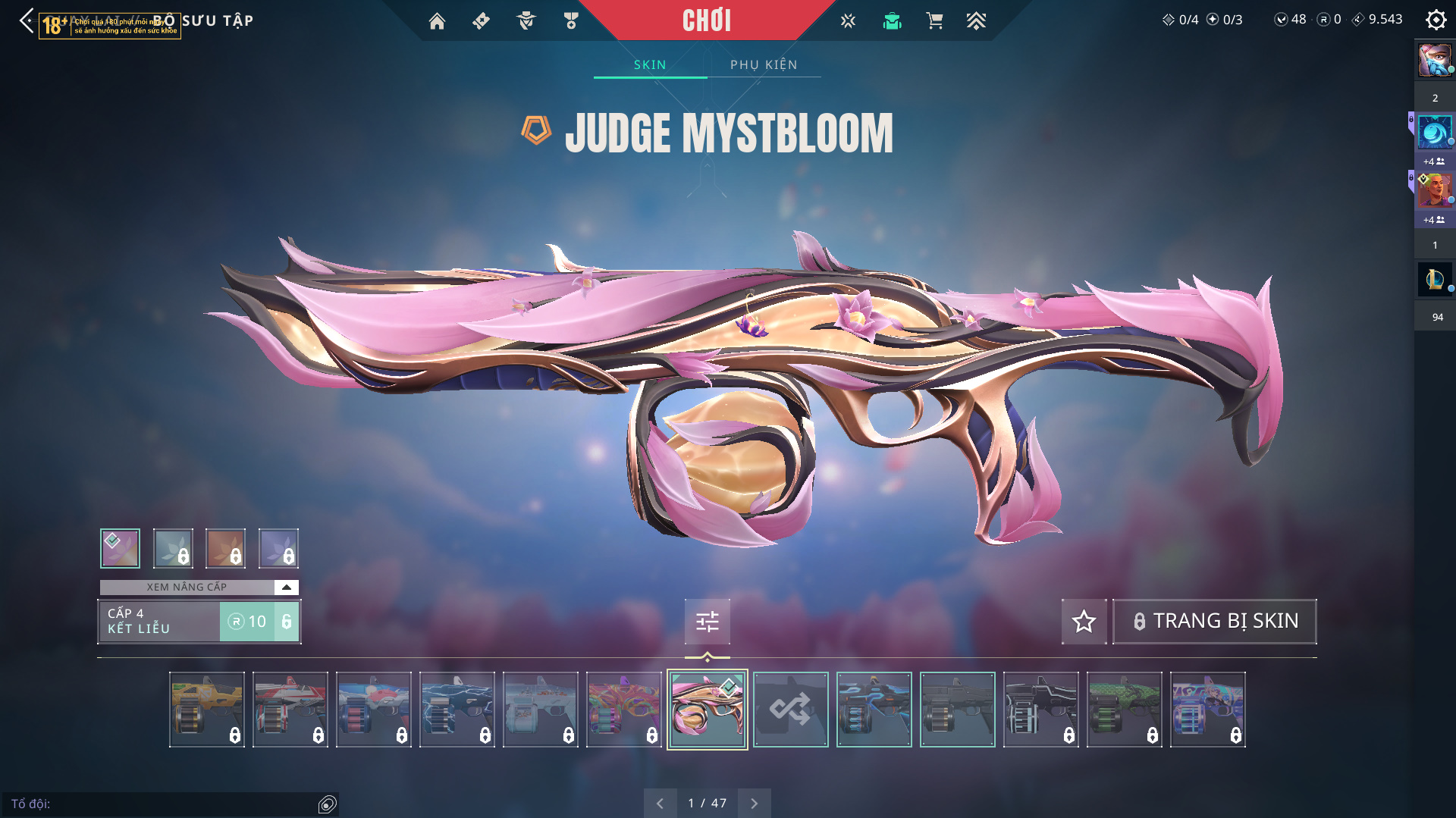1456x818 pixels.
Task: Click the red CHƠI play button
Action: (706, 20)
